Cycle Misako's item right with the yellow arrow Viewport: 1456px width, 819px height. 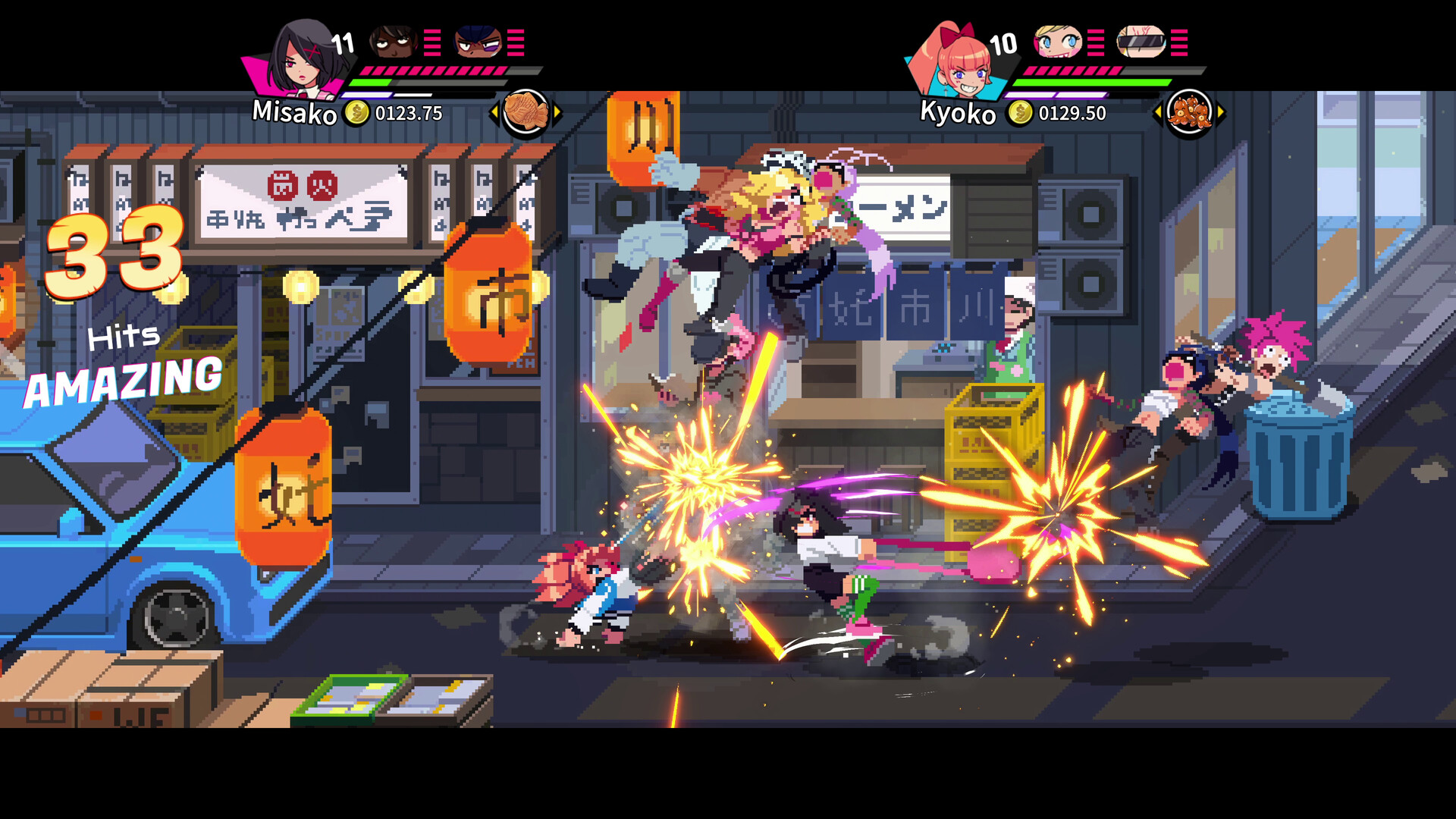tap(556, 111)
